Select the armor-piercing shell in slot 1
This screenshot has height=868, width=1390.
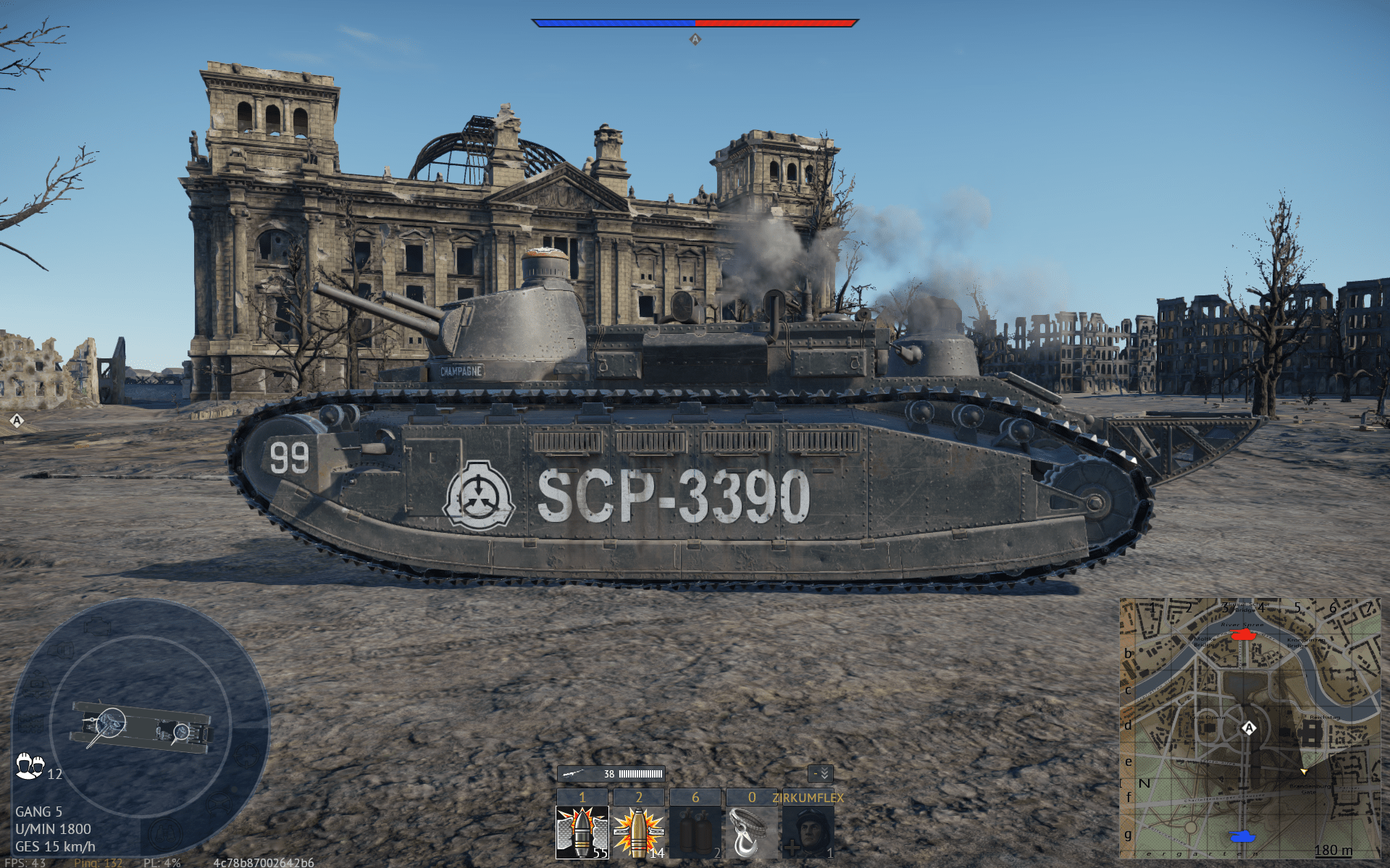[582, 833]
